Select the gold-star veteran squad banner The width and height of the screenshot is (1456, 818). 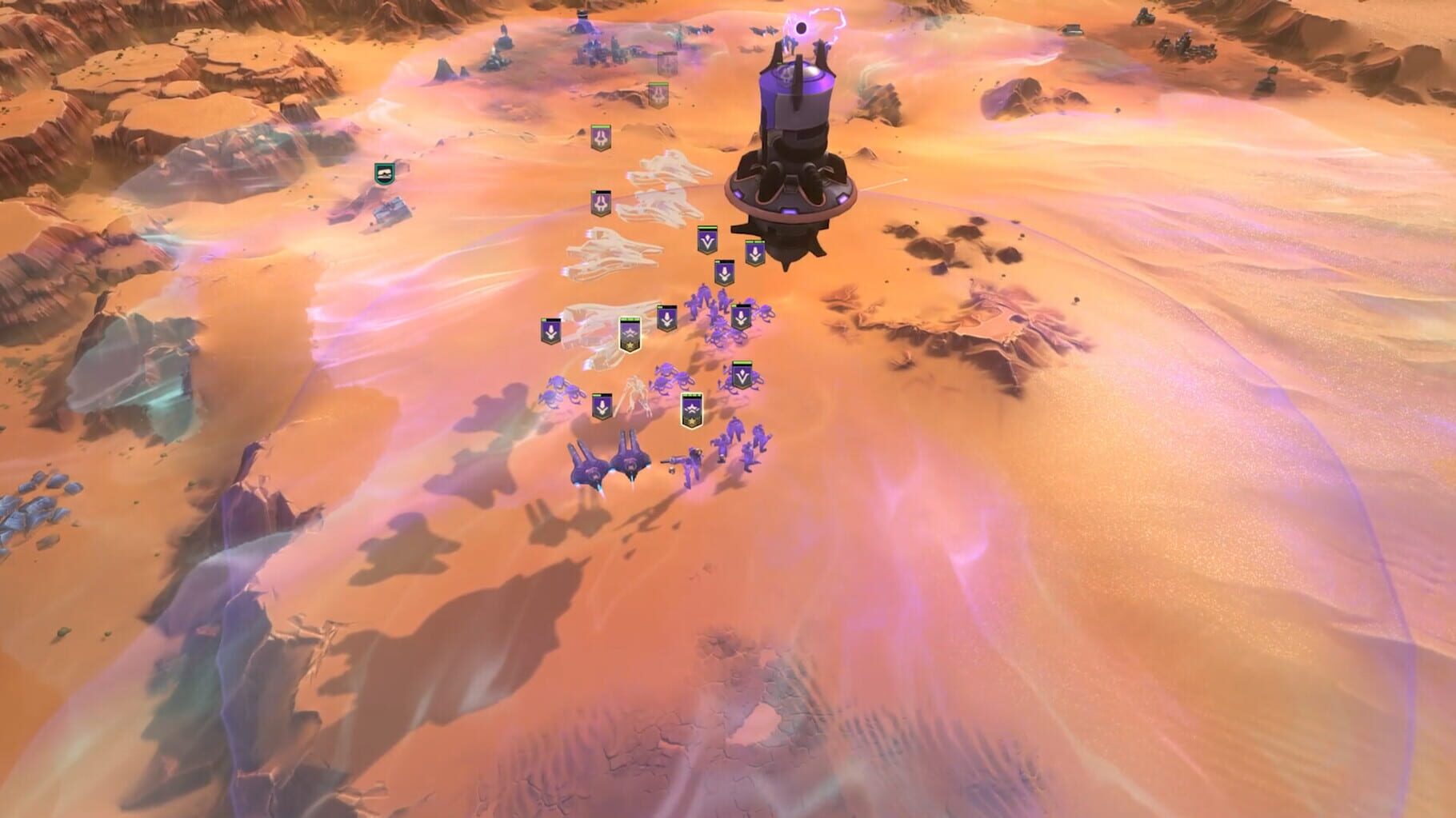pos(630,336)
